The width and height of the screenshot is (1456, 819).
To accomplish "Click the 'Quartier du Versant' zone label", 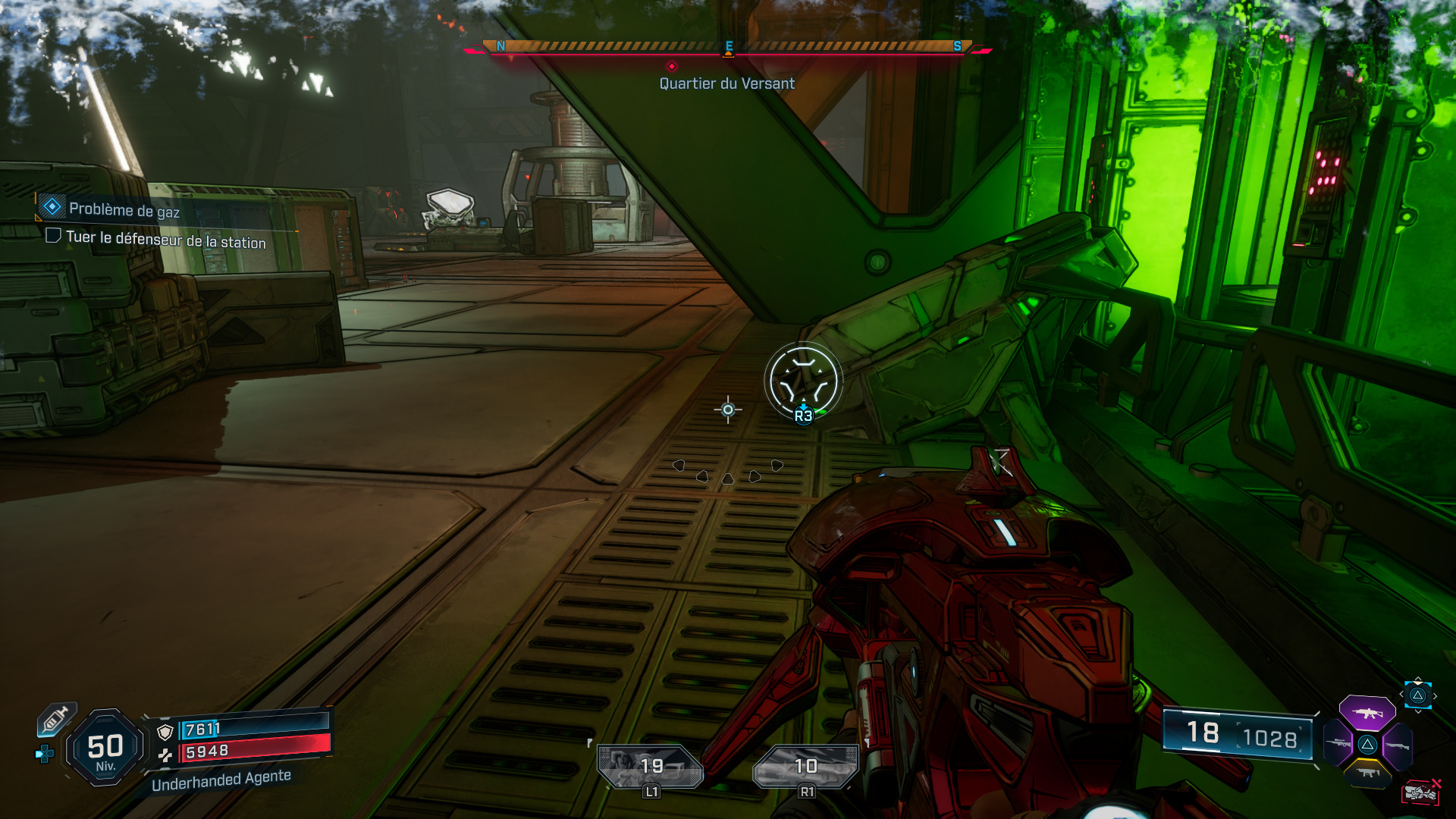I will click(x=726, y=84).
